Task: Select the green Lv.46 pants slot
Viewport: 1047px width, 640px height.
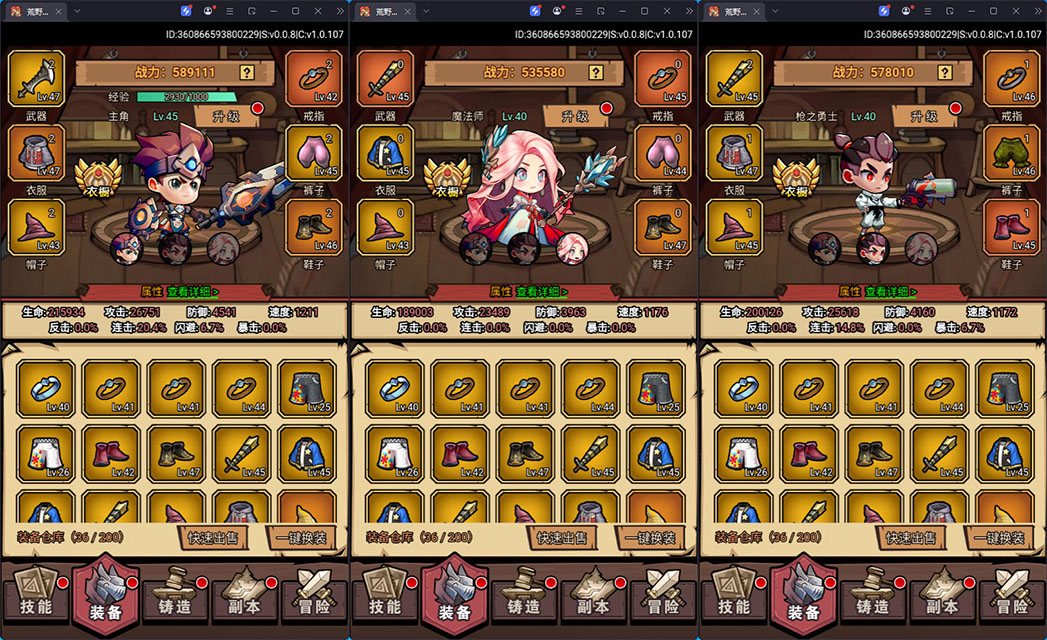Action: pos(1012,152)
